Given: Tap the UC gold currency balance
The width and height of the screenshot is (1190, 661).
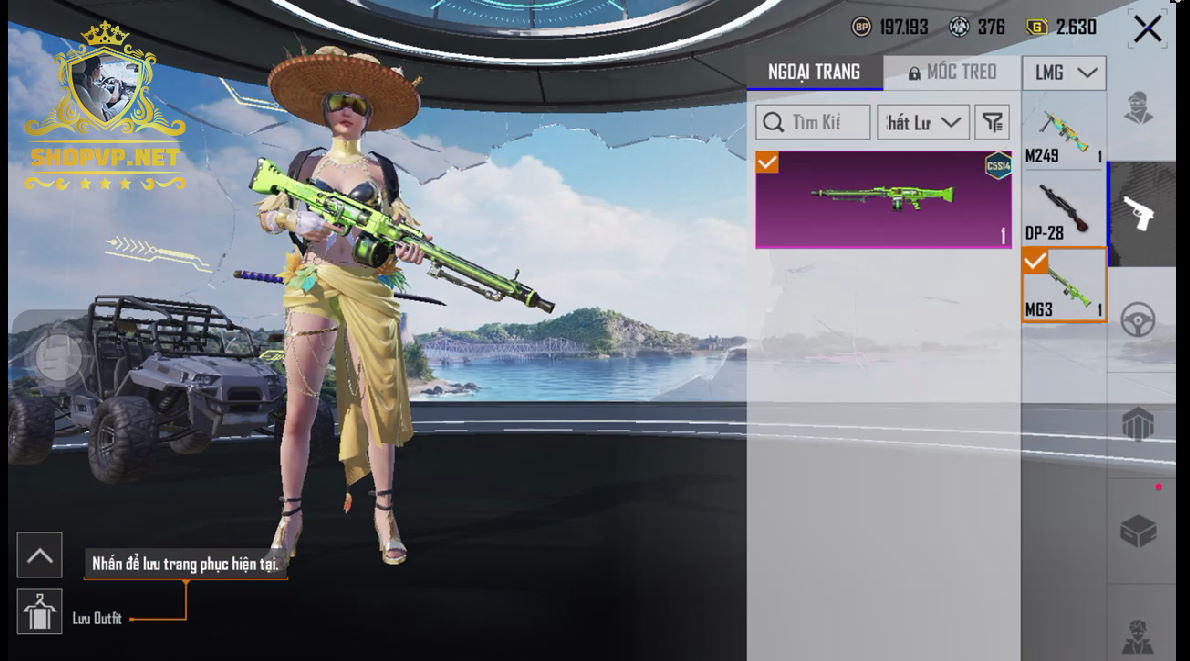Looking at the screenshot, I should (1062, 27).
